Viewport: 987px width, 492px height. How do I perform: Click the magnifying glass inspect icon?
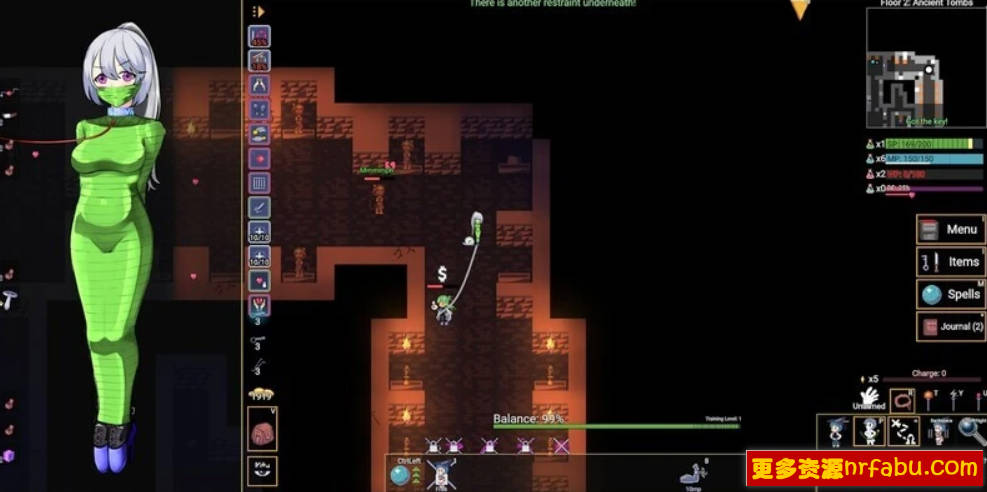(970, 432)
